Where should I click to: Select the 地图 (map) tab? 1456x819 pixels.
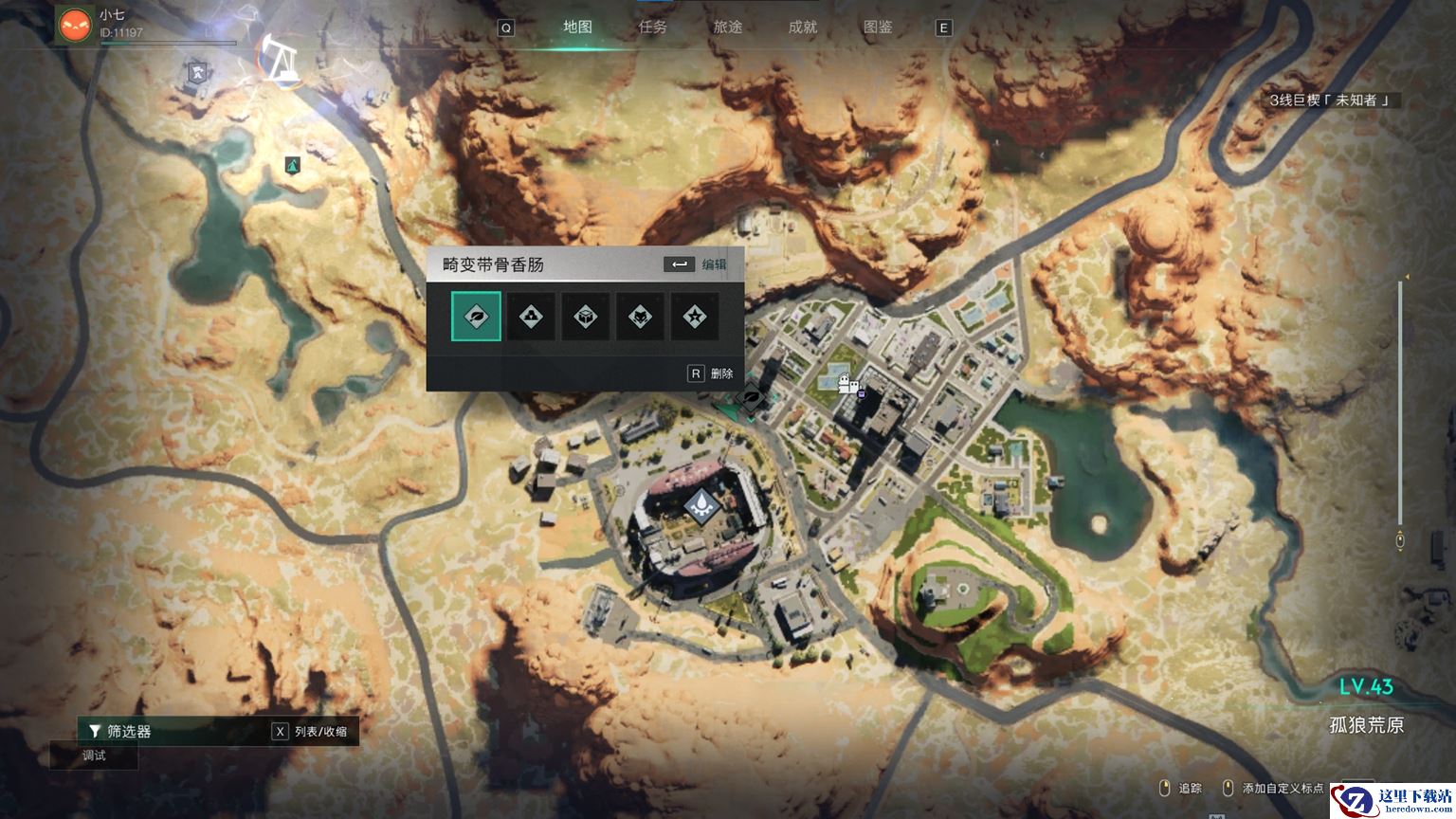(x=577, y=27)
